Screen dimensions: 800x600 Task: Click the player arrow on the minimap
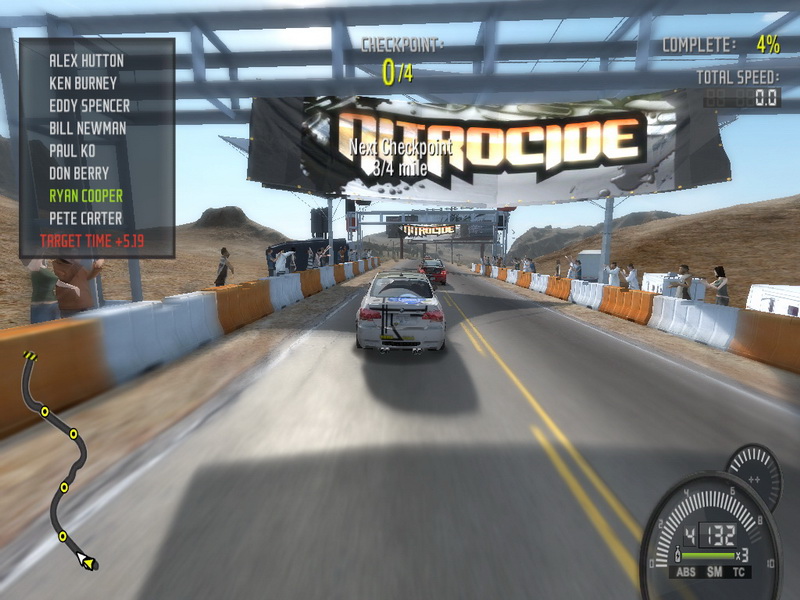[x=87, y=564]
